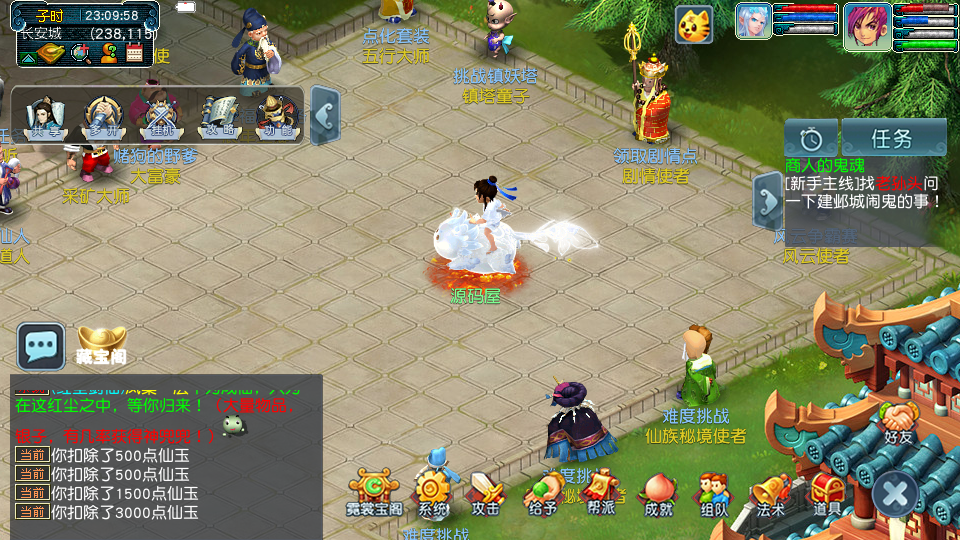Select the 商人的鬼魂 quest entry
The width and height of the screenshot is (960, 540).
tap(824, 165)
